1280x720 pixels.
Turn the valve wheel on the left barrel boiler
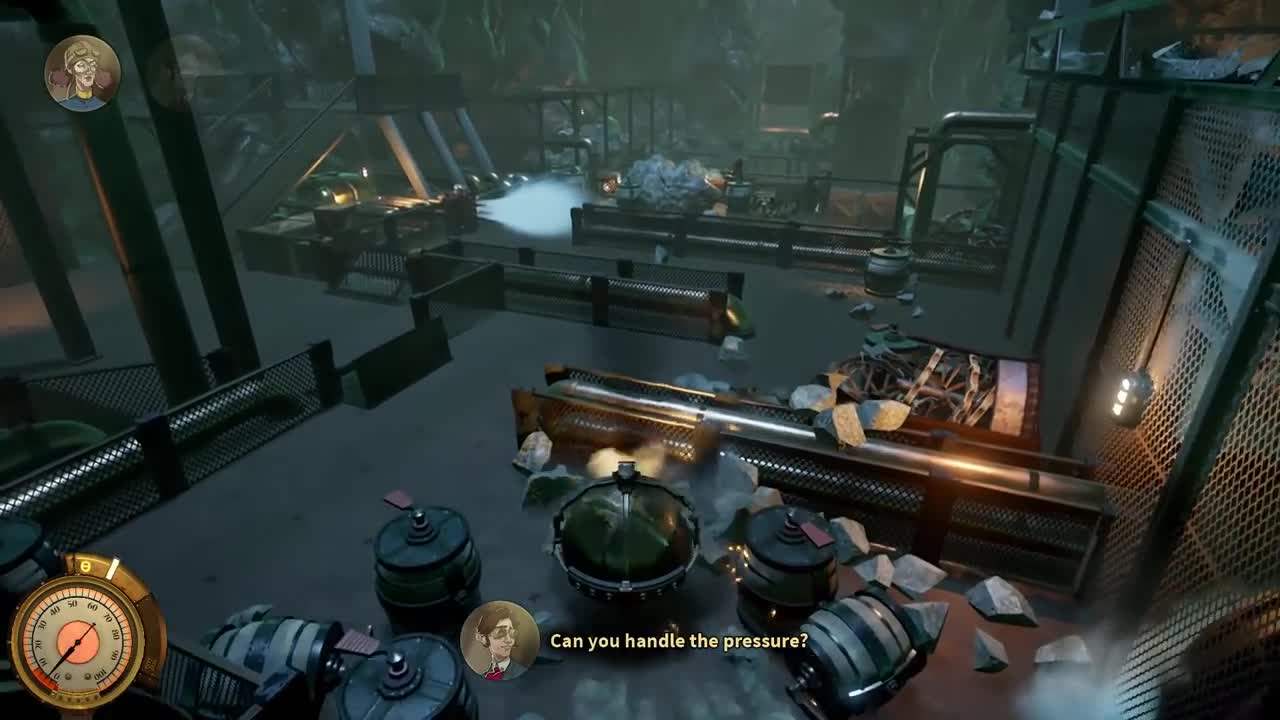tap(420, 520)
